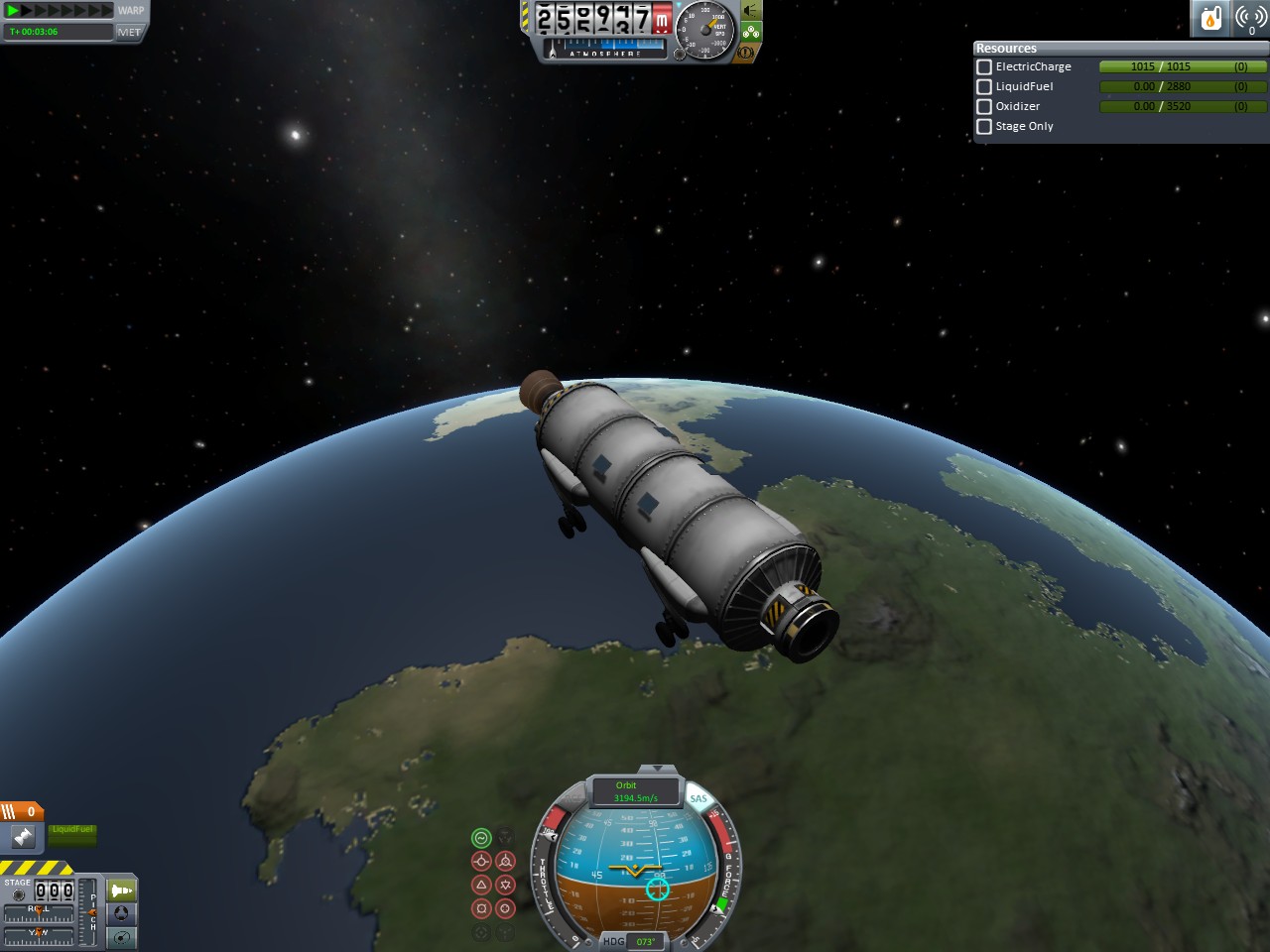Screen dimensions: 1270x952
Task: Open the map view button
Action: pyautogui.click(x=121, y=937)
